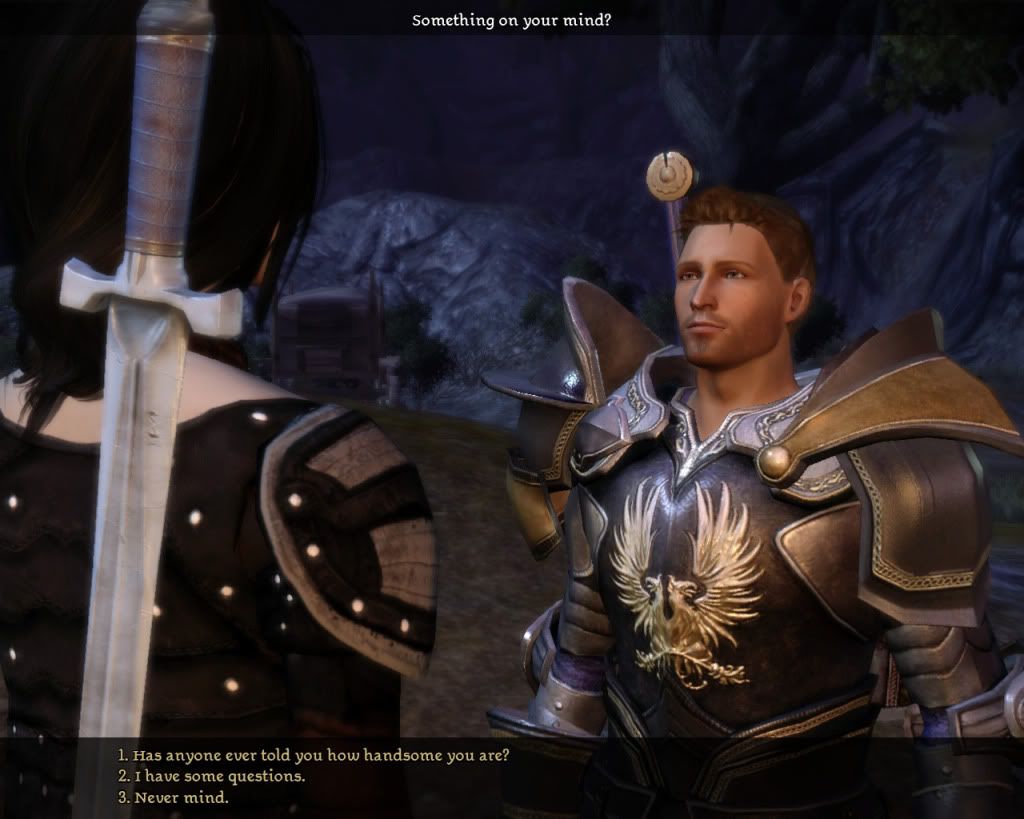
Task: Choose the reply about how handsome he is
Action: click(313, 755)
